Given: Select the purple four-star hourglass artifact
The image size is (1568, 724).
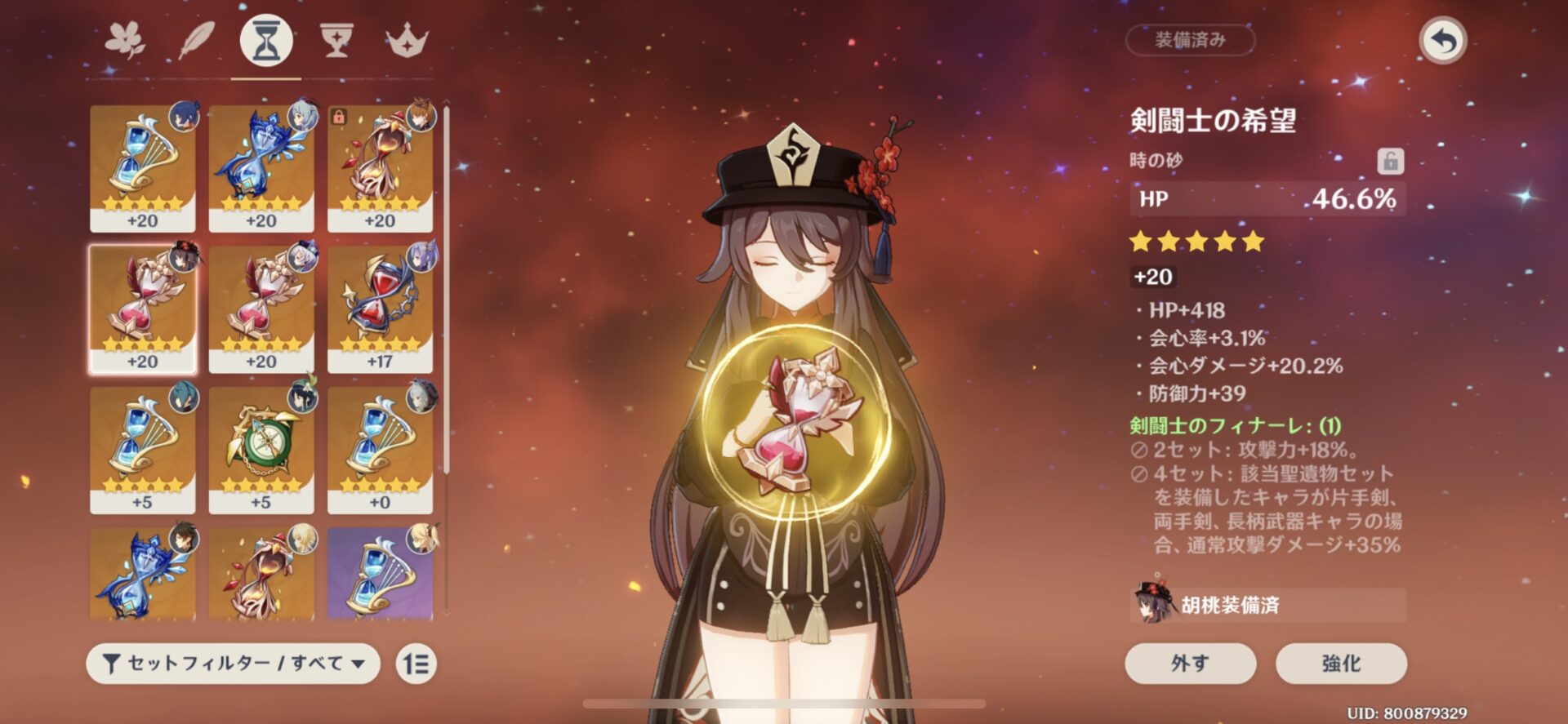Looking at the screenshot, I should coord(380,573).
